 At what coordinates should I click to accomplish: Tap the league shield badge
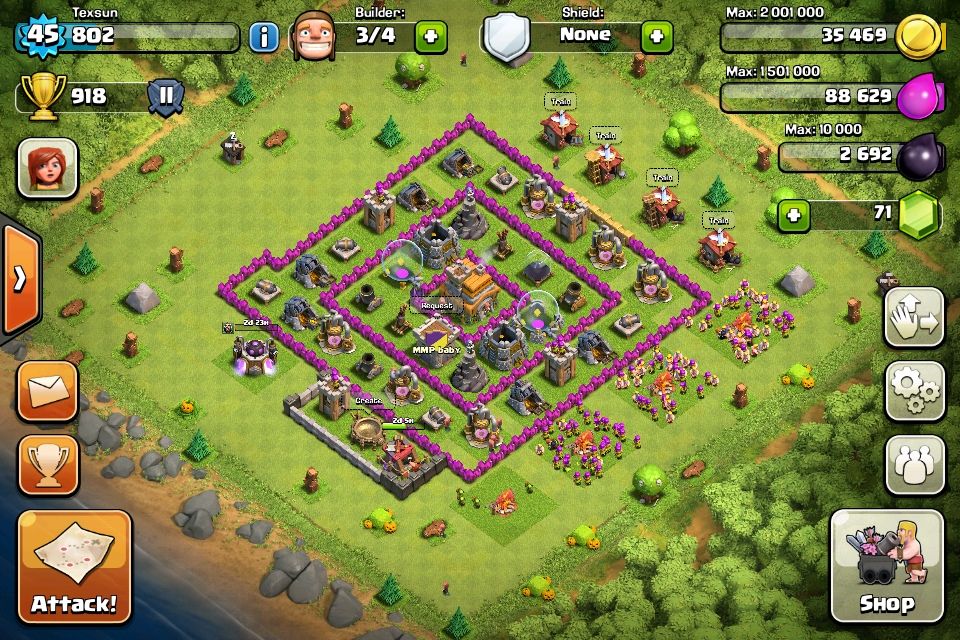[165, 97]
